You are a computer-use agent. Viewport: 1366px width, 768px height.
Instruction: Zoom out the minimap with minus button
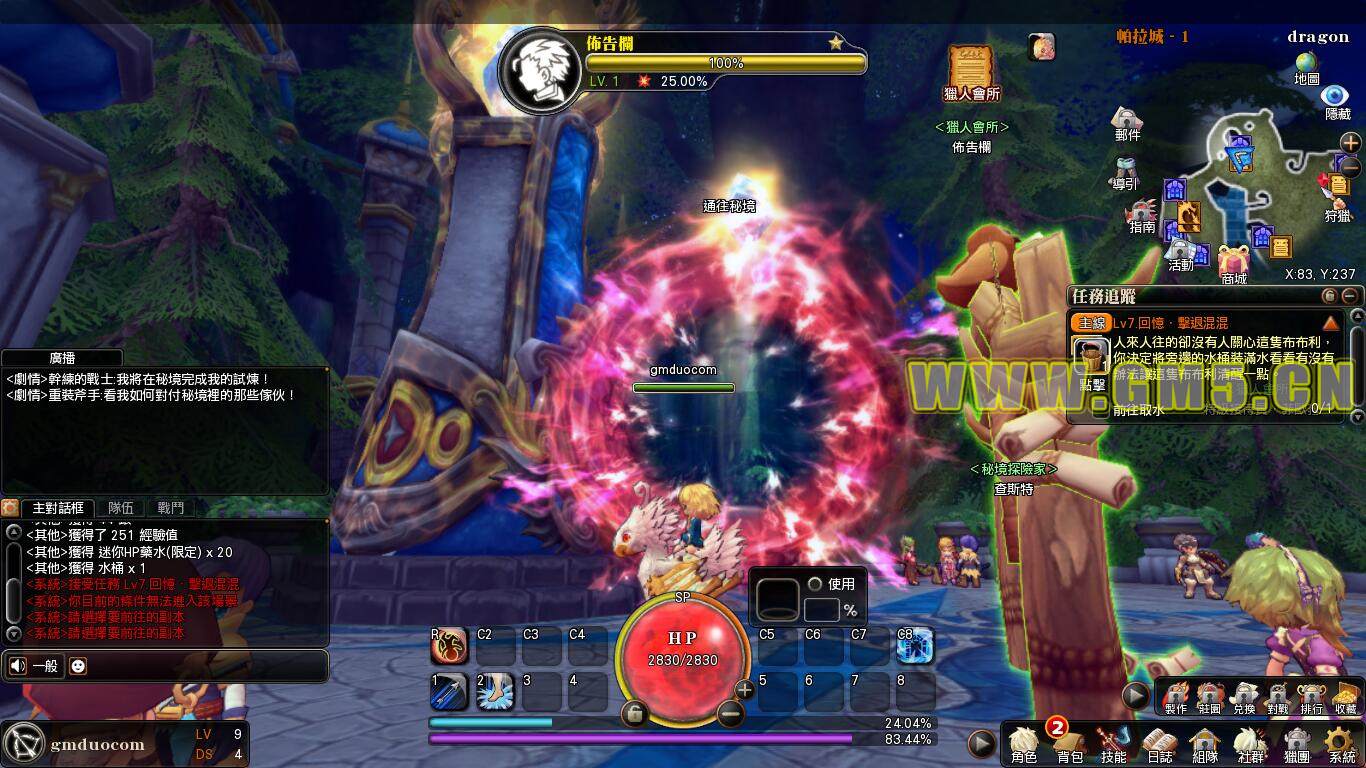click(x=1350, y=165)
